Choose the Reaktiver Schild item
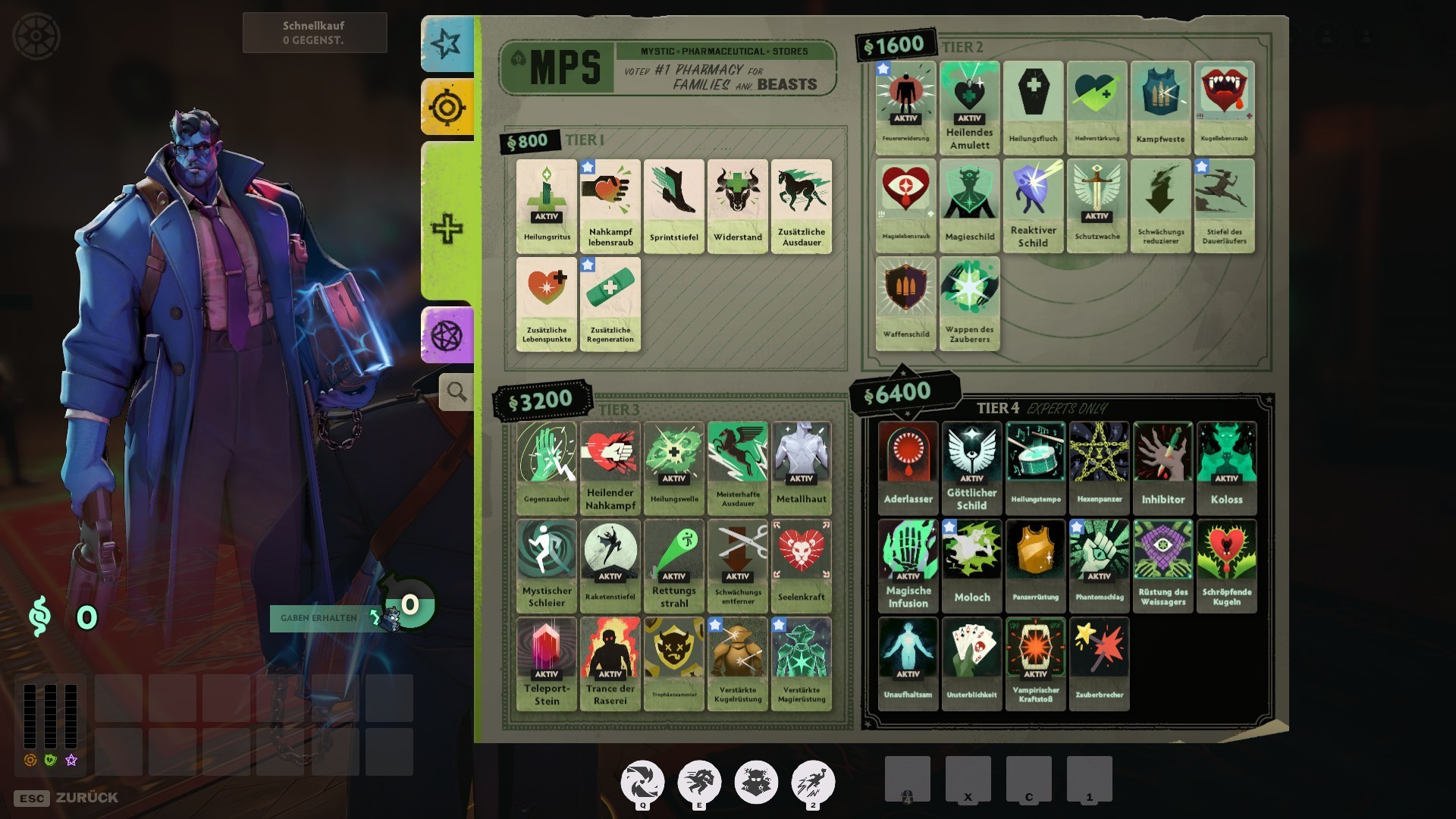1456x819 pixels. [1034, 206]
